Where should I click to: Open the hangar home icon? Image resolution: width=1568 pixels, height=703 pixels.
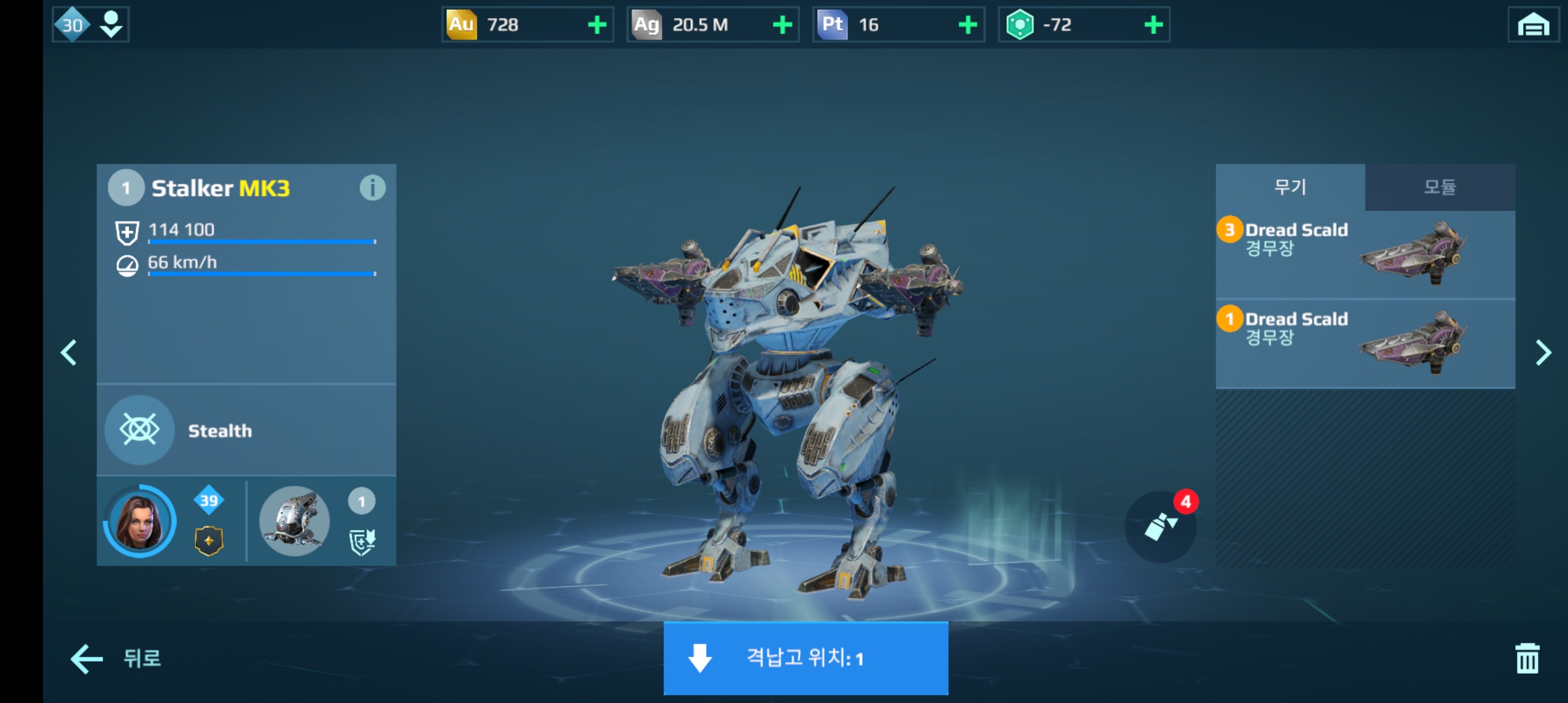(1533, 25)
